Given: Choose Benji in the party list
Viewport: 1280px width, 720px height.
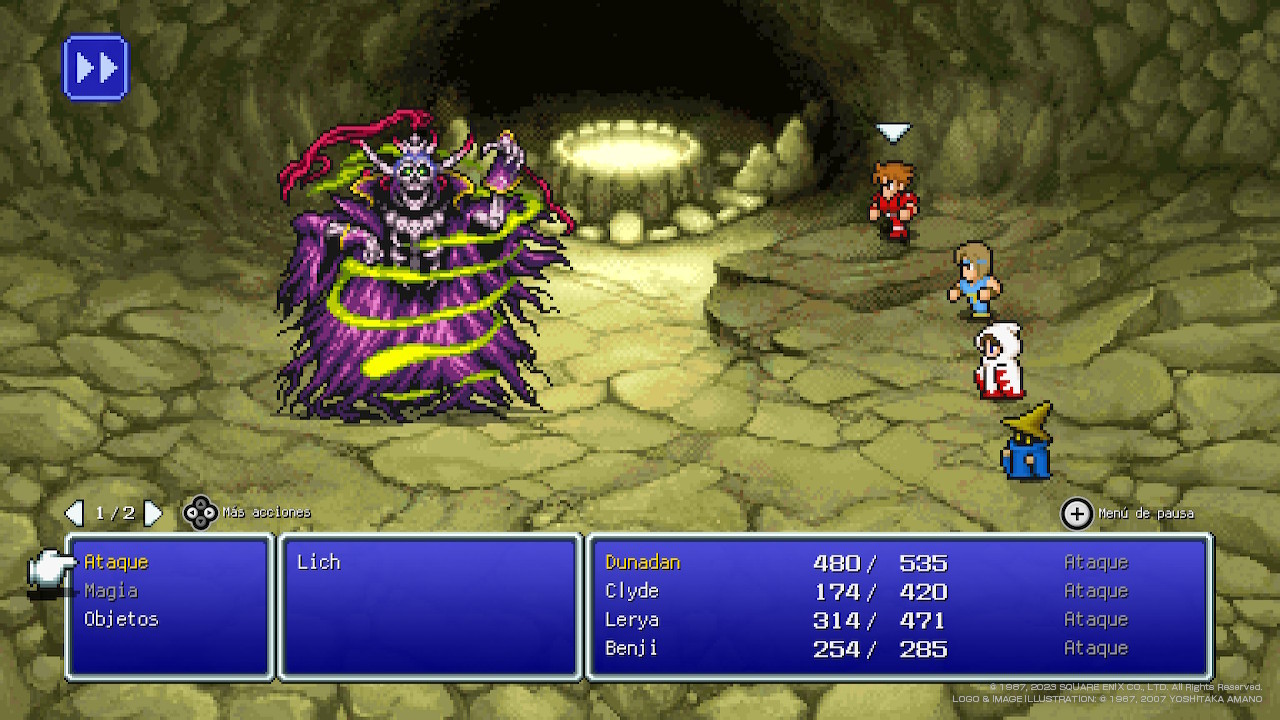Looking at the screenshot, I should pos(632,648).
